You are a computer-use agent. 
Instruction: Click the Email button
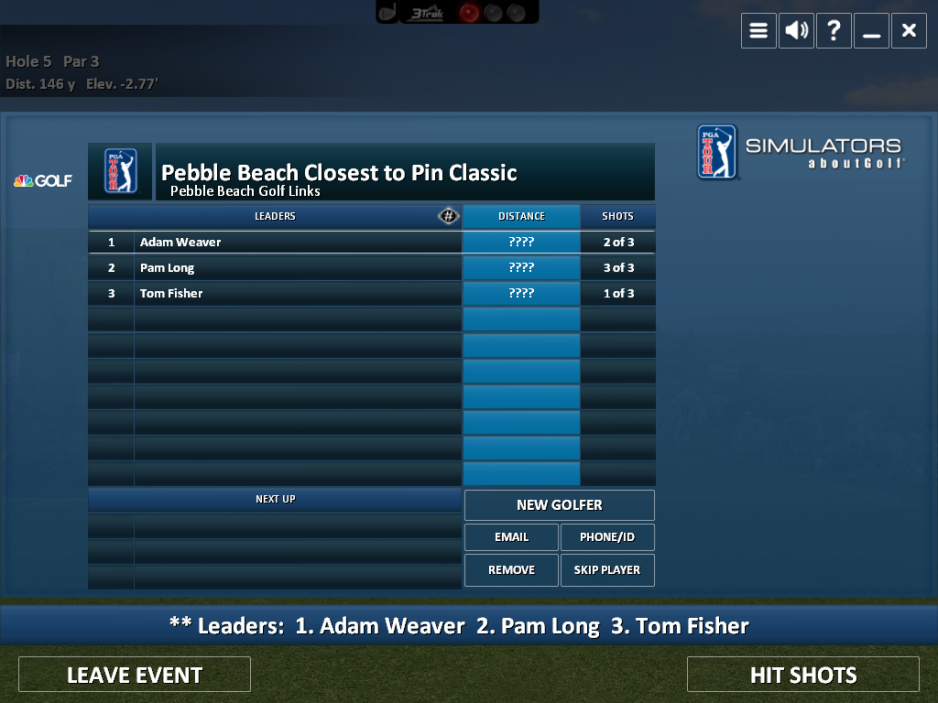click(x=511, y=537)
